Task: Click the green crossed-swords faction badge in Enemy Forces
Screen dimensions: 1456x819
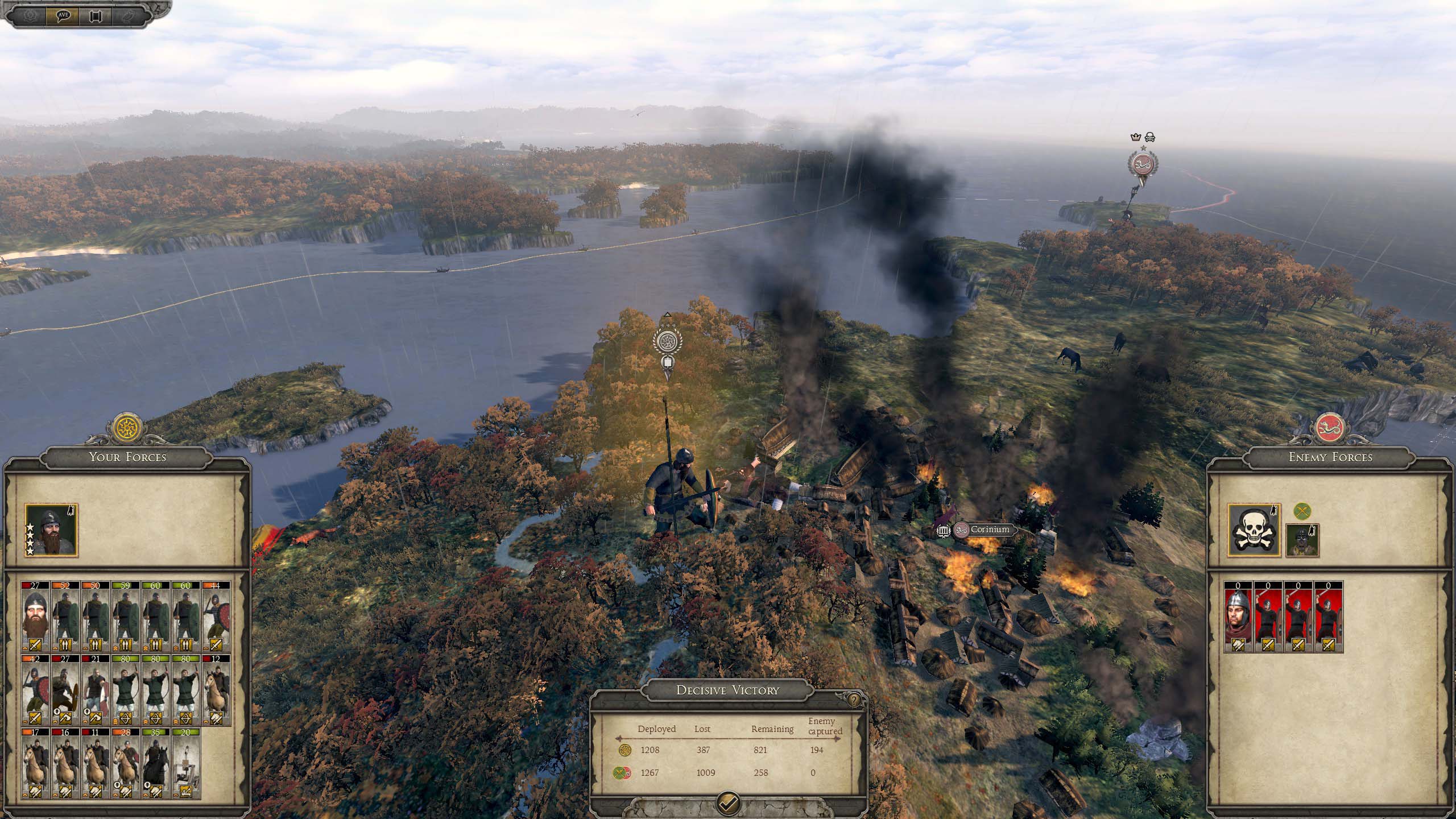Action: 1302,511
